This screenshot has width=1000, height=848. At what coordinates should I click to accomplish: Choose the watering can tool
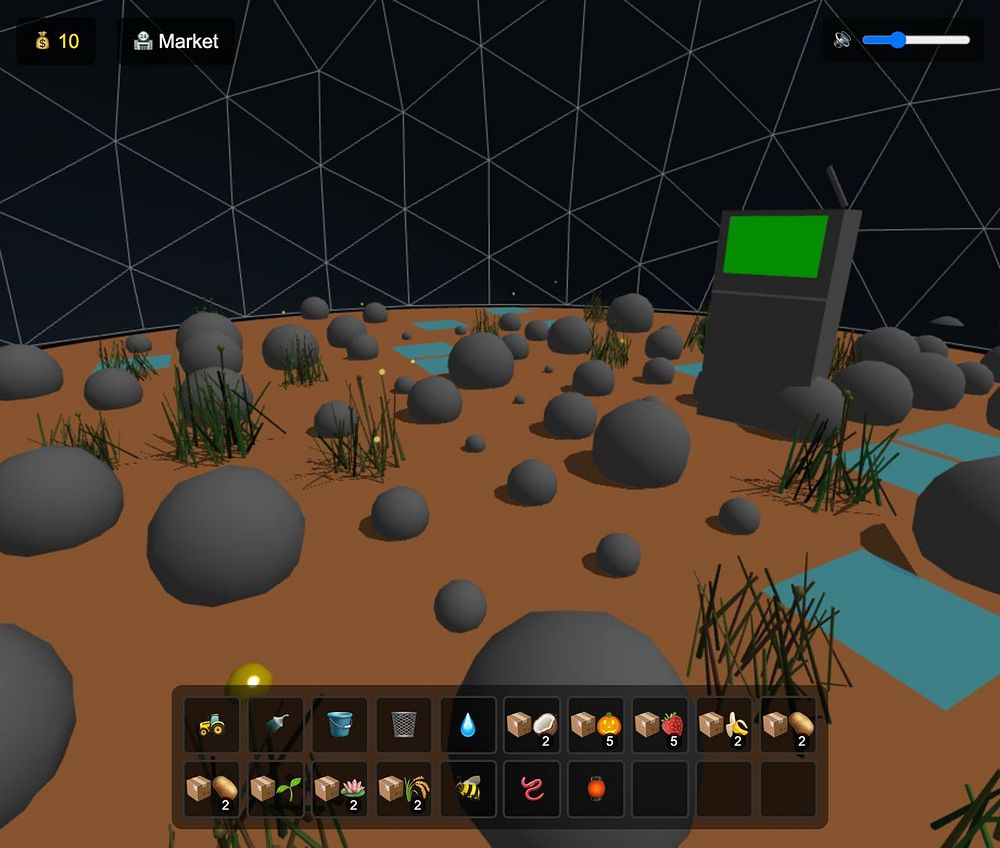(x=276, y=725)
